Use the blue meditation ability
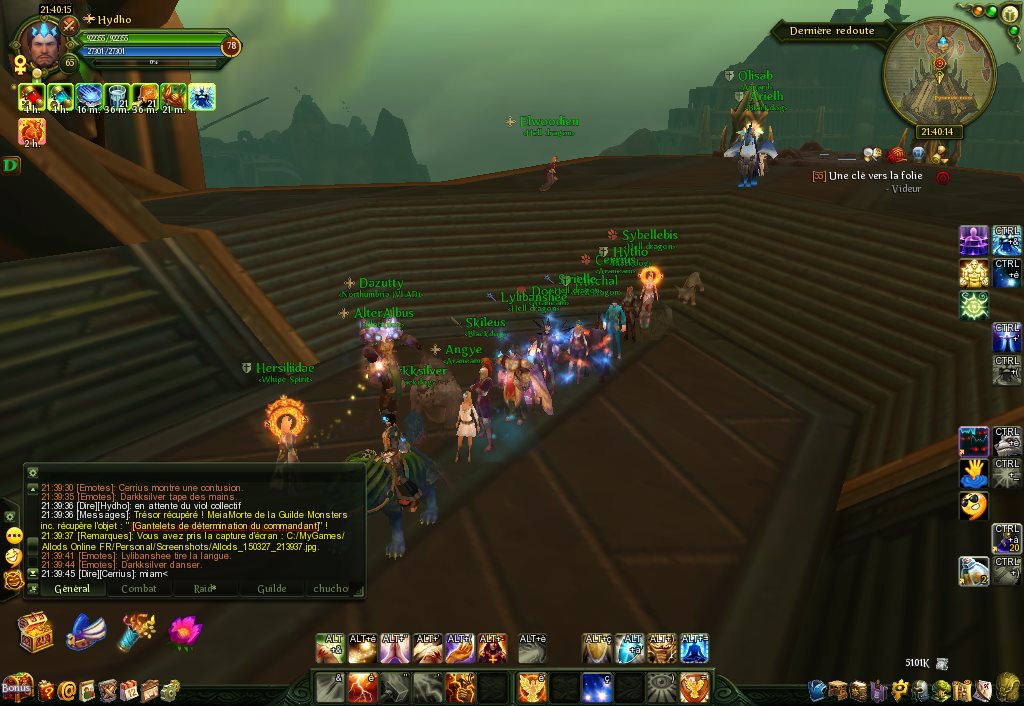 [694, 650]
